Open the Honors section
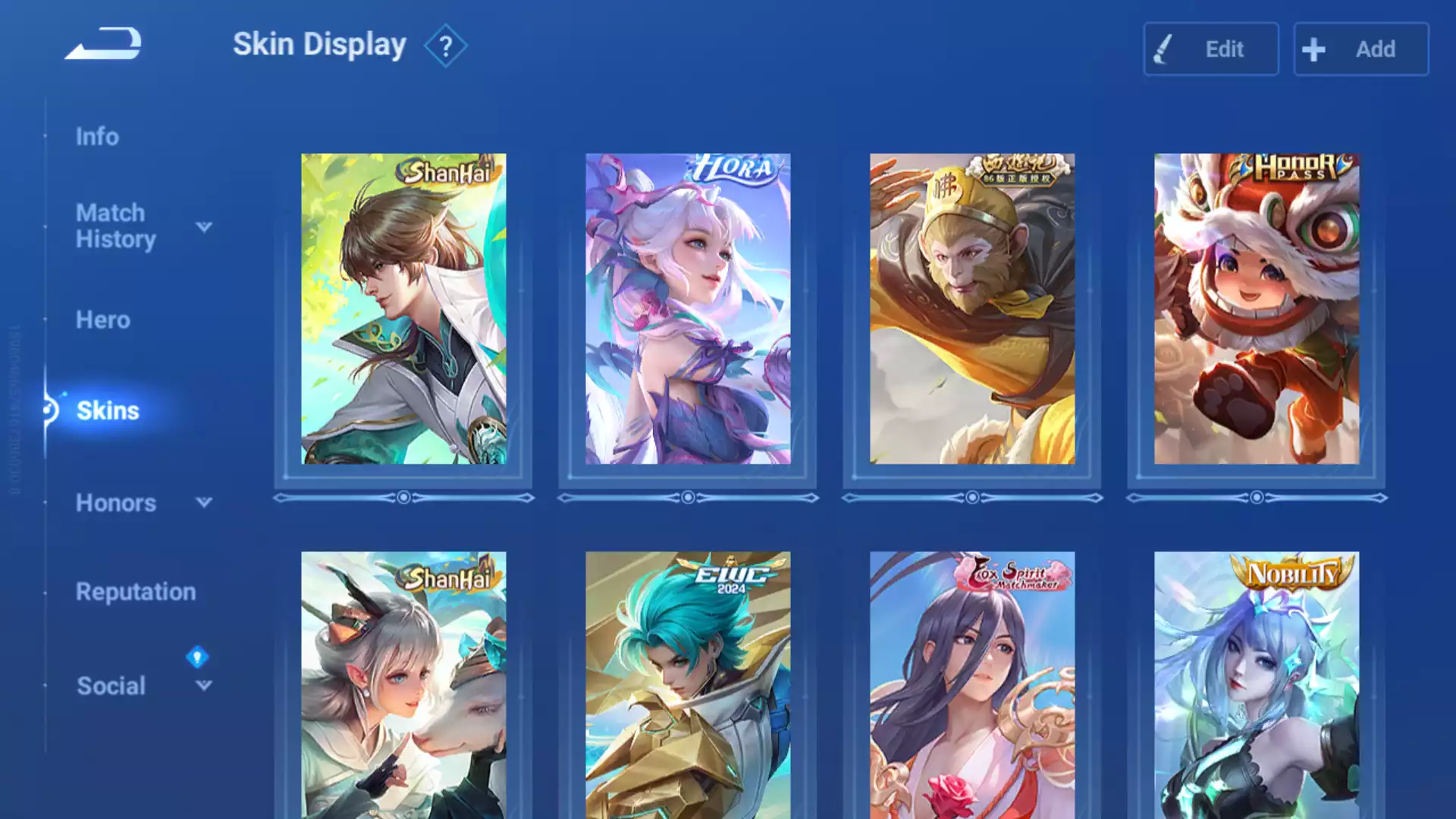Viewport: 1456px width, 819px height. coord(115,503)
